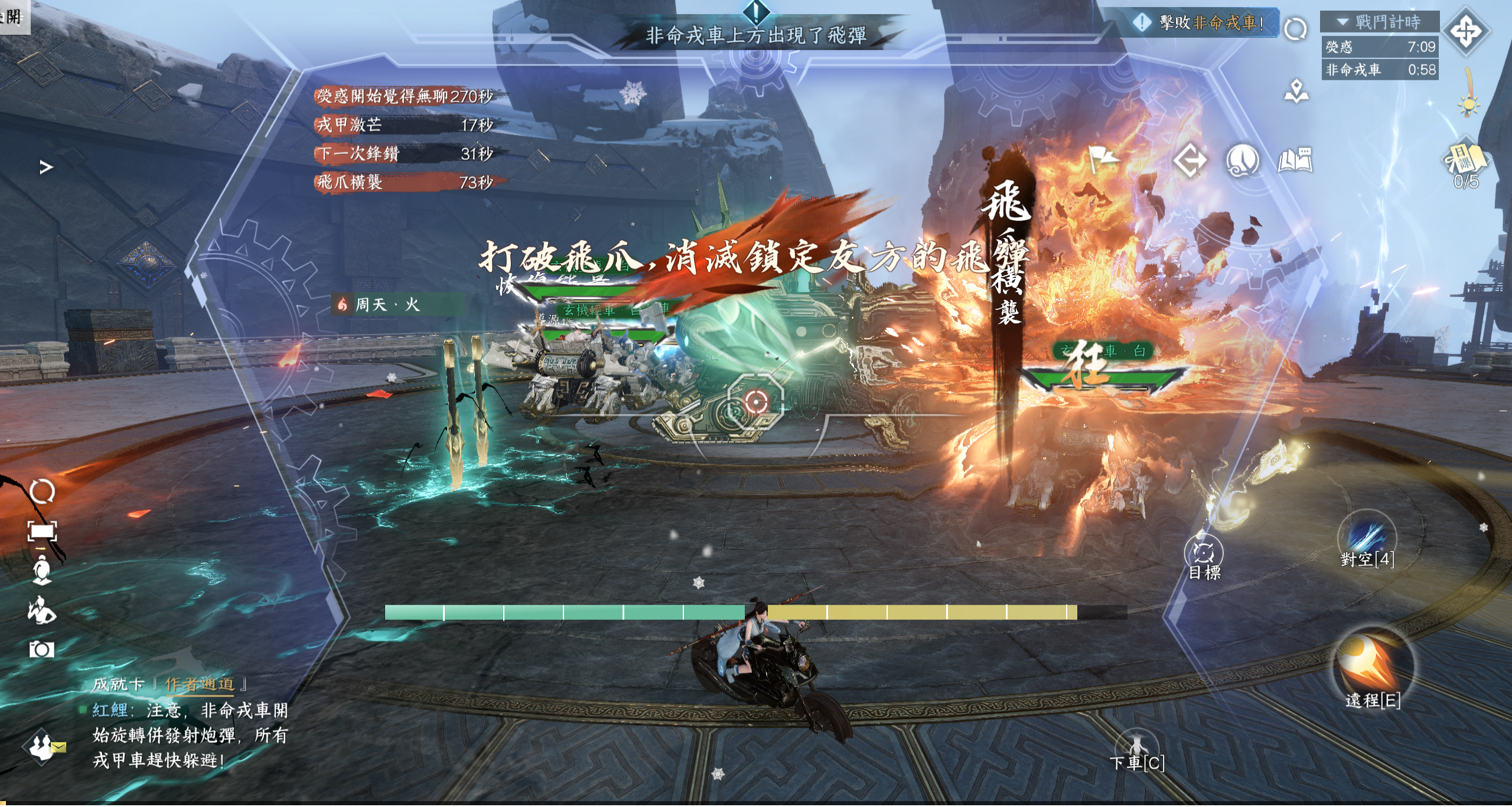Toggle the rectangular frame view icon
Viewport: 1512px width, 807px height.
pos(42,531)
